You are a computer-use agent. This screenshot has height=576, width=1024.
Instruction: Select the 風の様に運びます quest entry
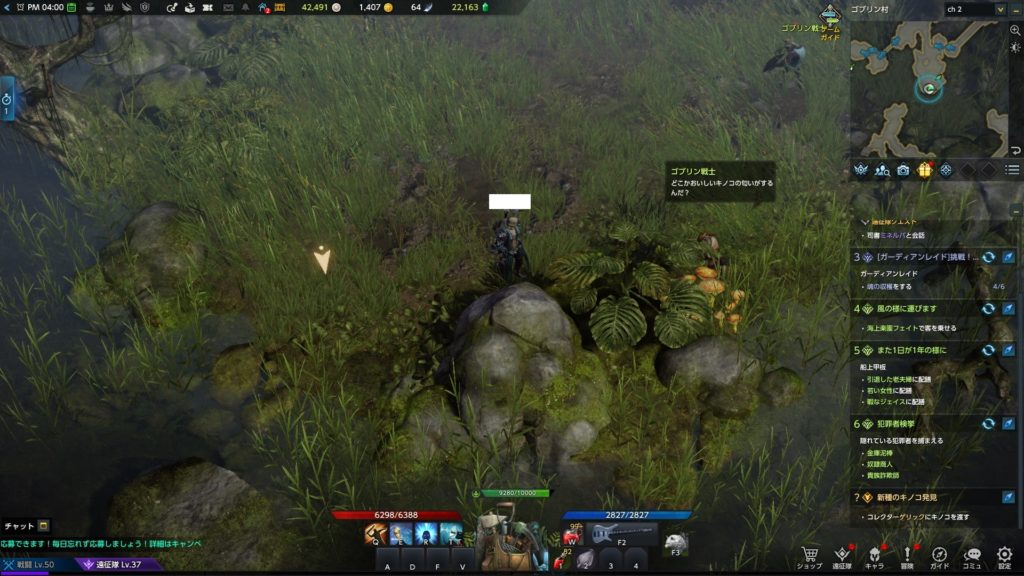click(905, 309)
